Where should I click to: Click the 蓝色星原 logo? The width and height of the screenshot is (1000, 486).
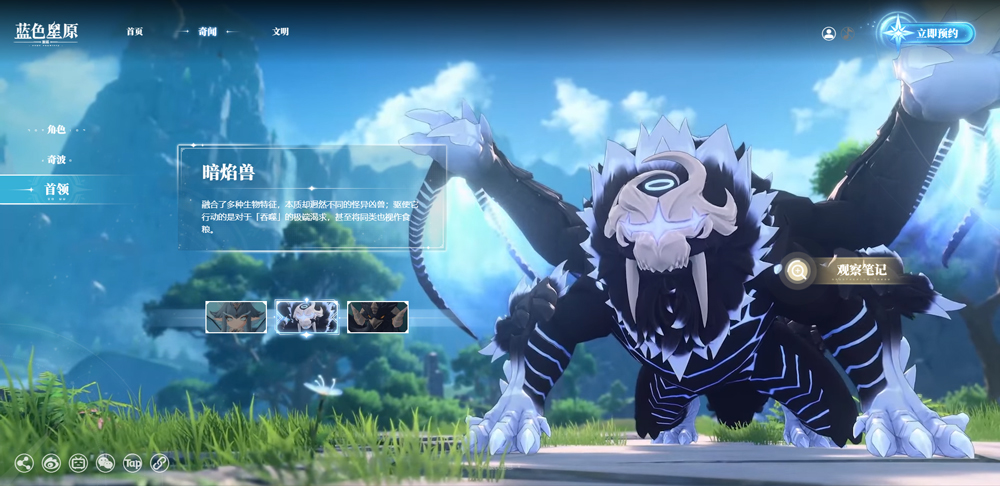point(46,32)
